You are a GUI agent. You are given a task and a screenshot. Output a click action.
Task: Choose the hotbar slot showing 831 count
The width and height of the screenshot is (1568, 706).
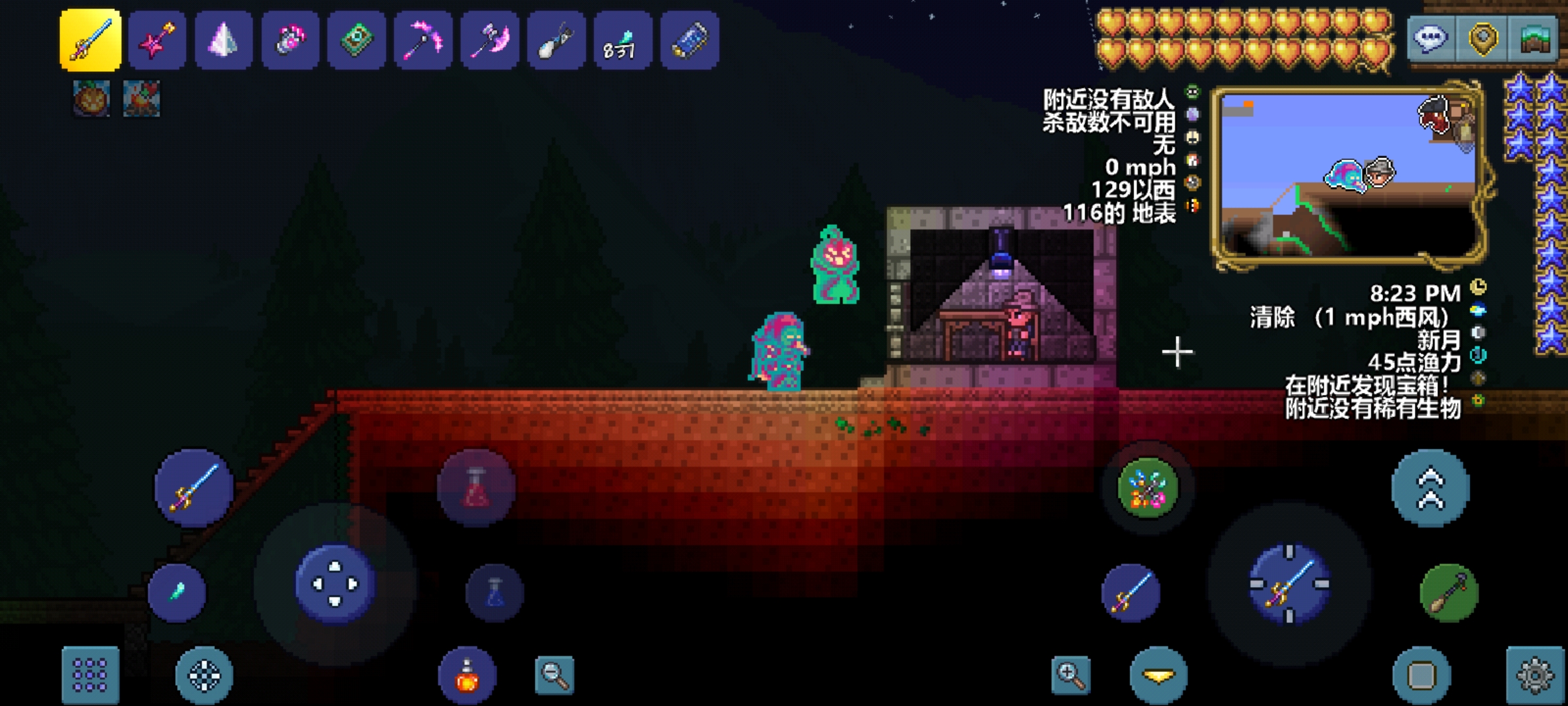[x=622, y=41]
